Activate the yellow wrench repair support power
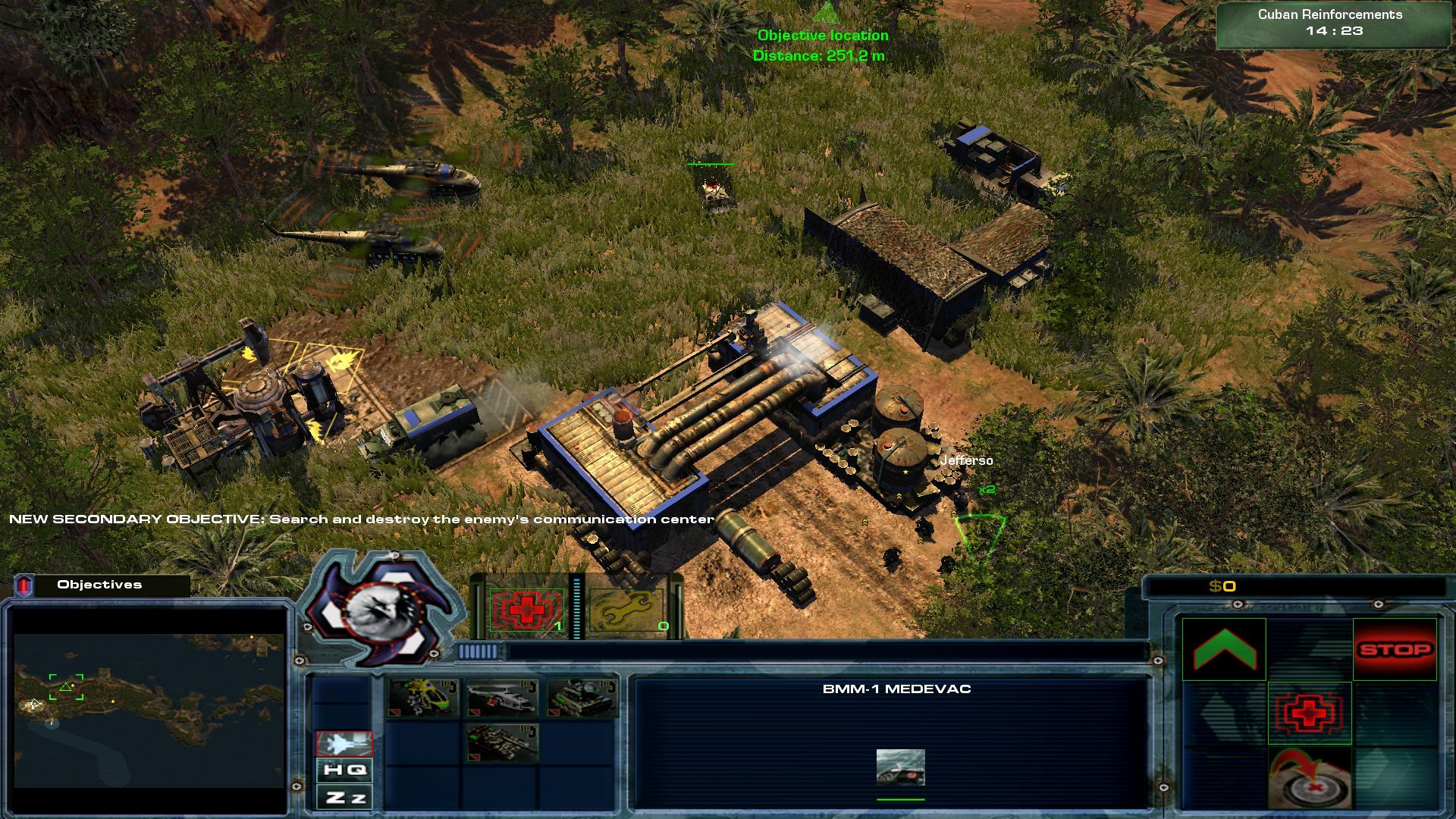The image size is (1456, 819). tap(627, 611)
